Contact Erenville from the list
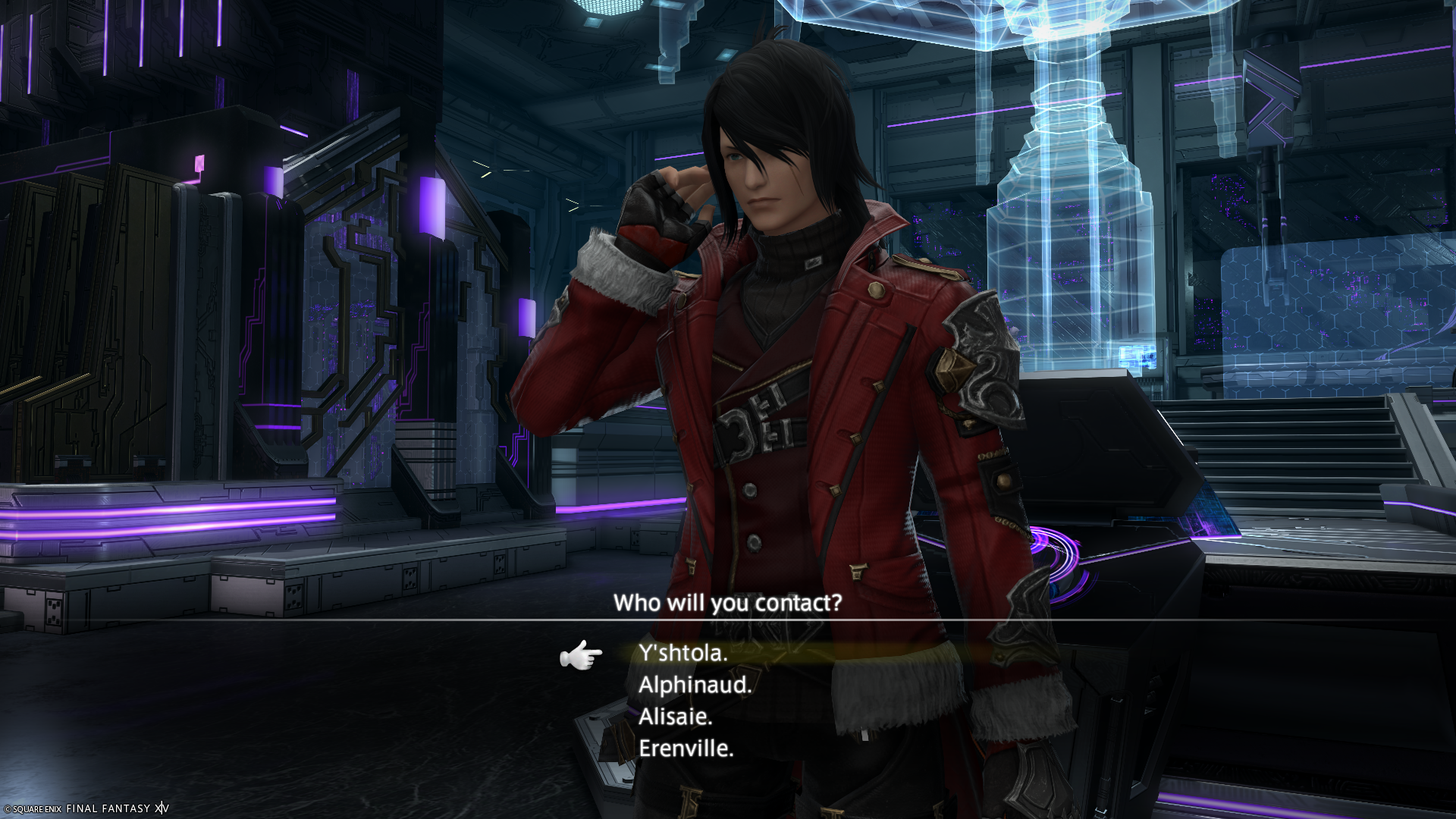The width and height of the screenshot is (1456, 819). [686, 748]
